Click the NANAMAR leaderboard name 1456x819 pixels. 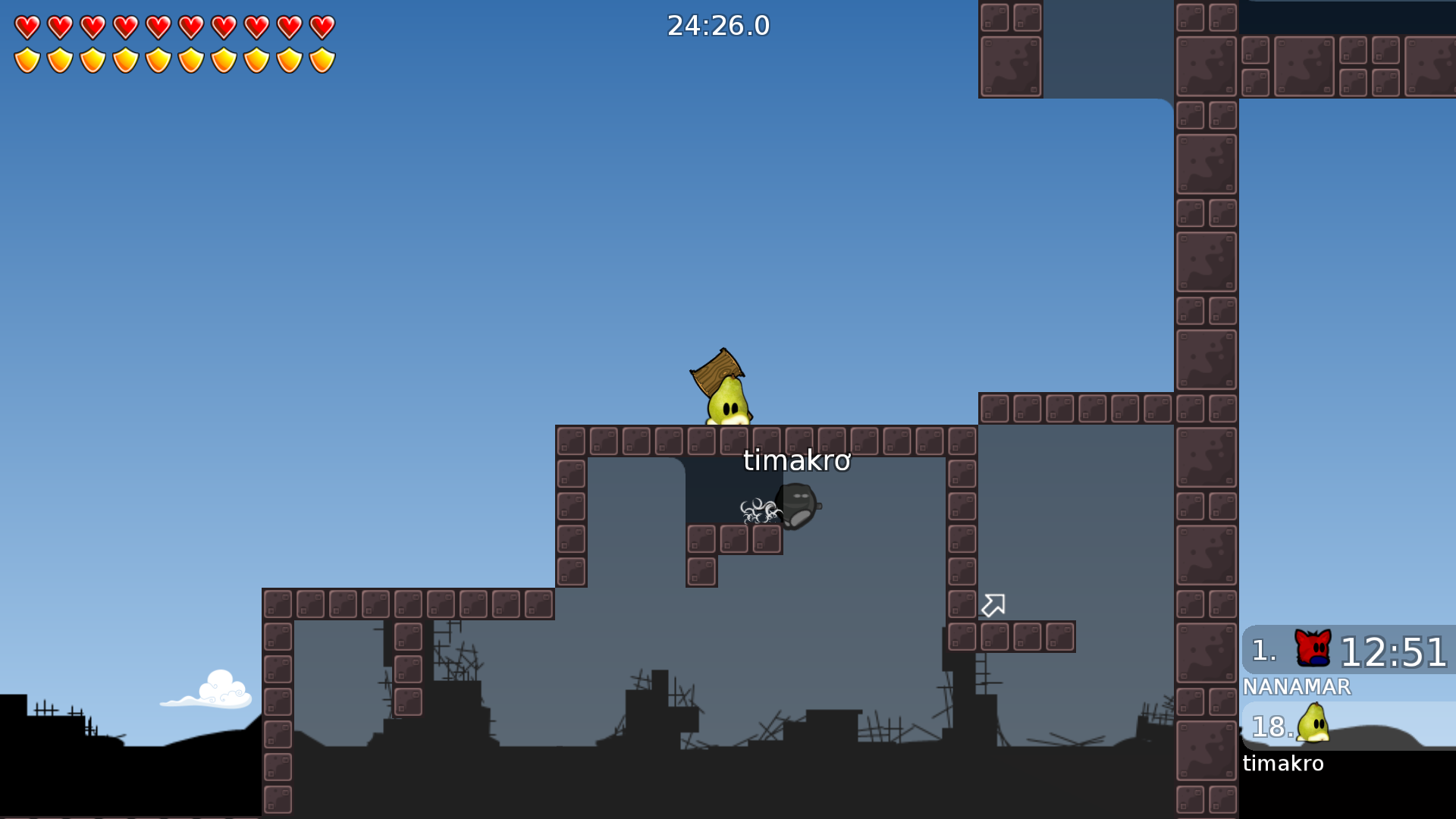(x=1298, y=687)
